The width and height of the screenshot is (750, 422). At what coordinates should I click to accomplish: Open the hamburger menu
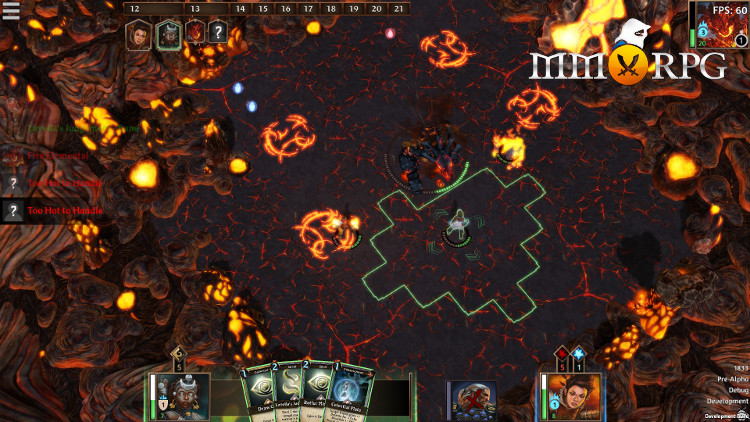11,10
